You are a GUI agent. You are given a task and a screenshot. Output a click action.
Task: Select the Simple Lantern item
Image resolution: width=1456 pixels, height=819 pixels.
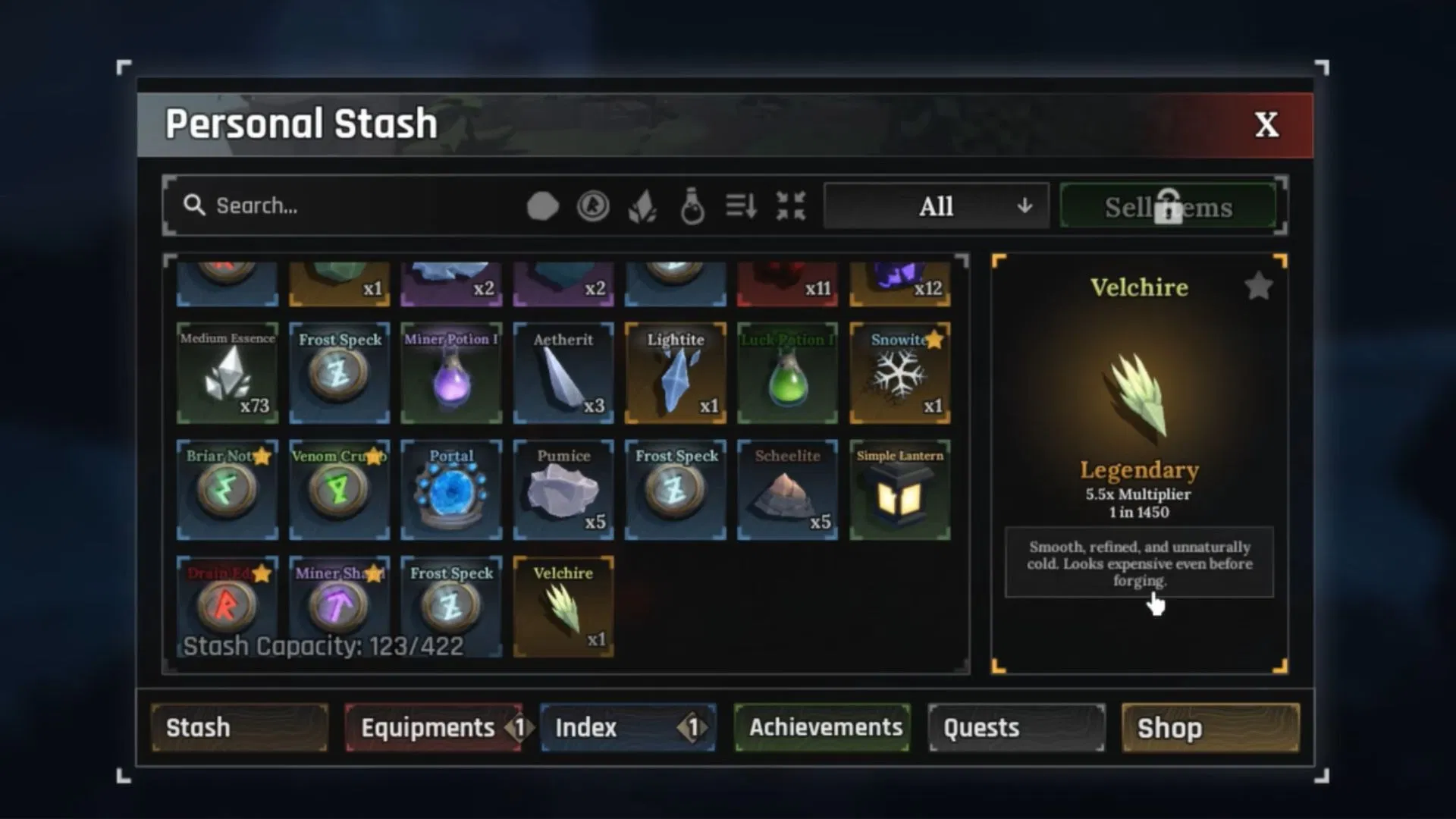tap(899, 489)
